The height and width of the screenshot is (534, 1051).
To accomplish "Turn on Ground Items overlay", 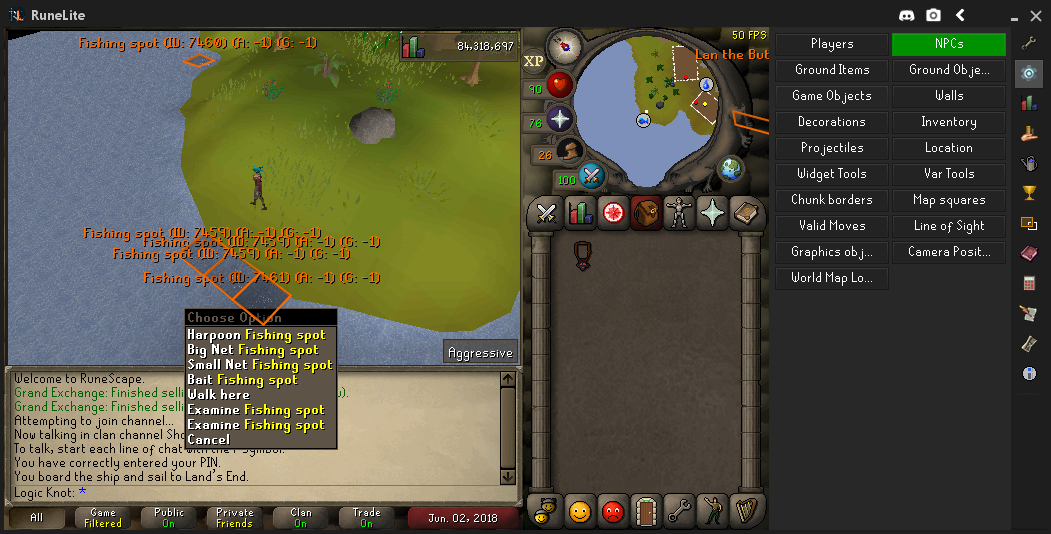I will pos(832,70).
